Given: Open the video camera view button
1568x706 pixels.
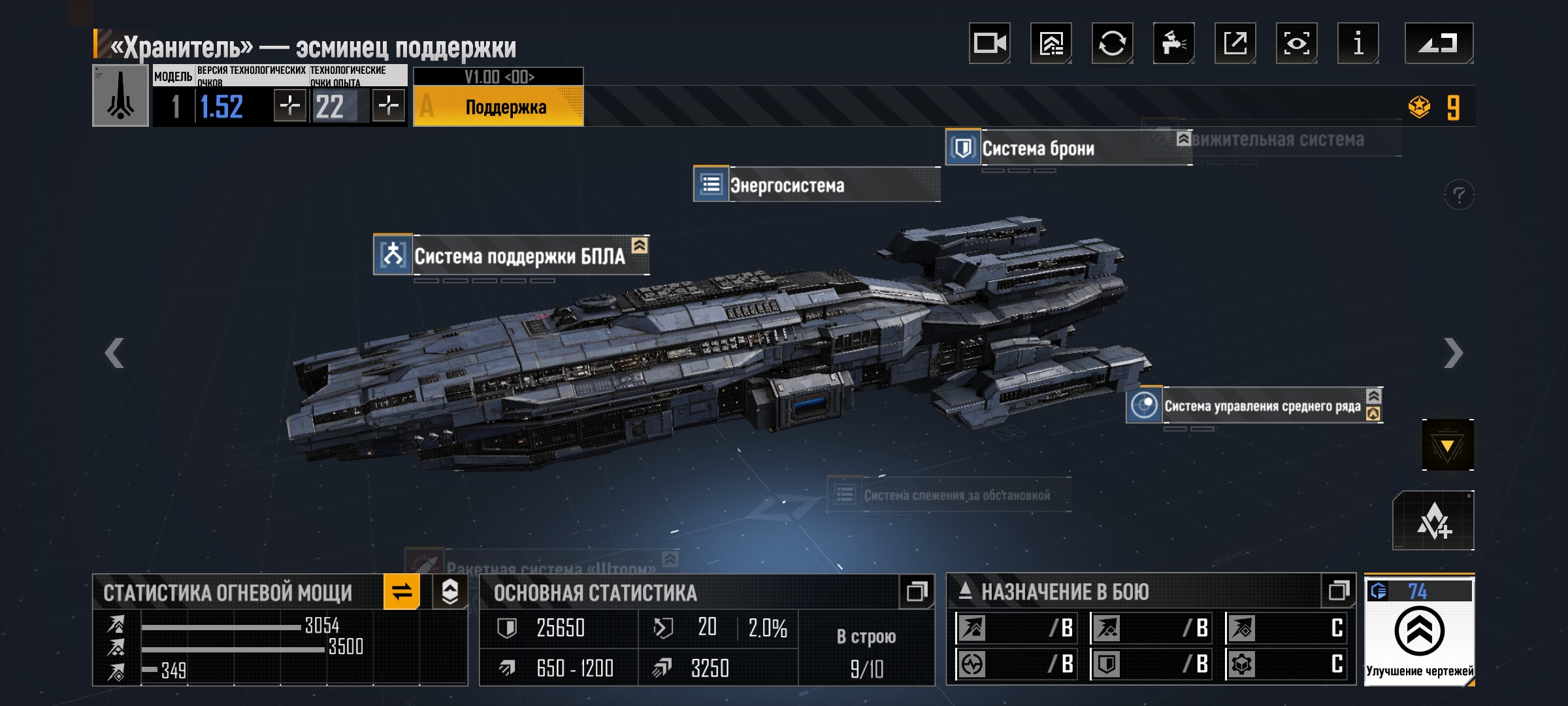Looking at the screenshot, I should pos(989,44).
